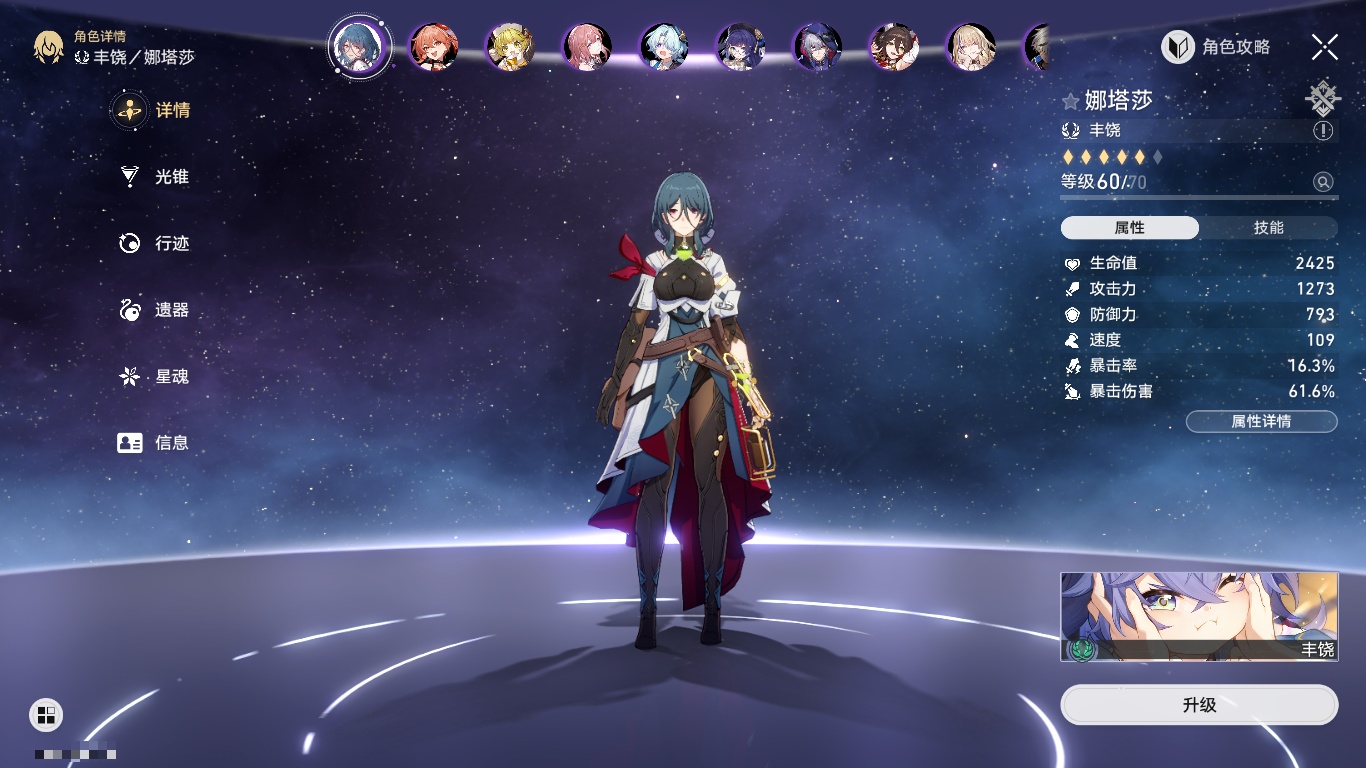Open 属性详情 attribute details
The width and height of the screenshot is (1366, 768).
(1261, 421)
